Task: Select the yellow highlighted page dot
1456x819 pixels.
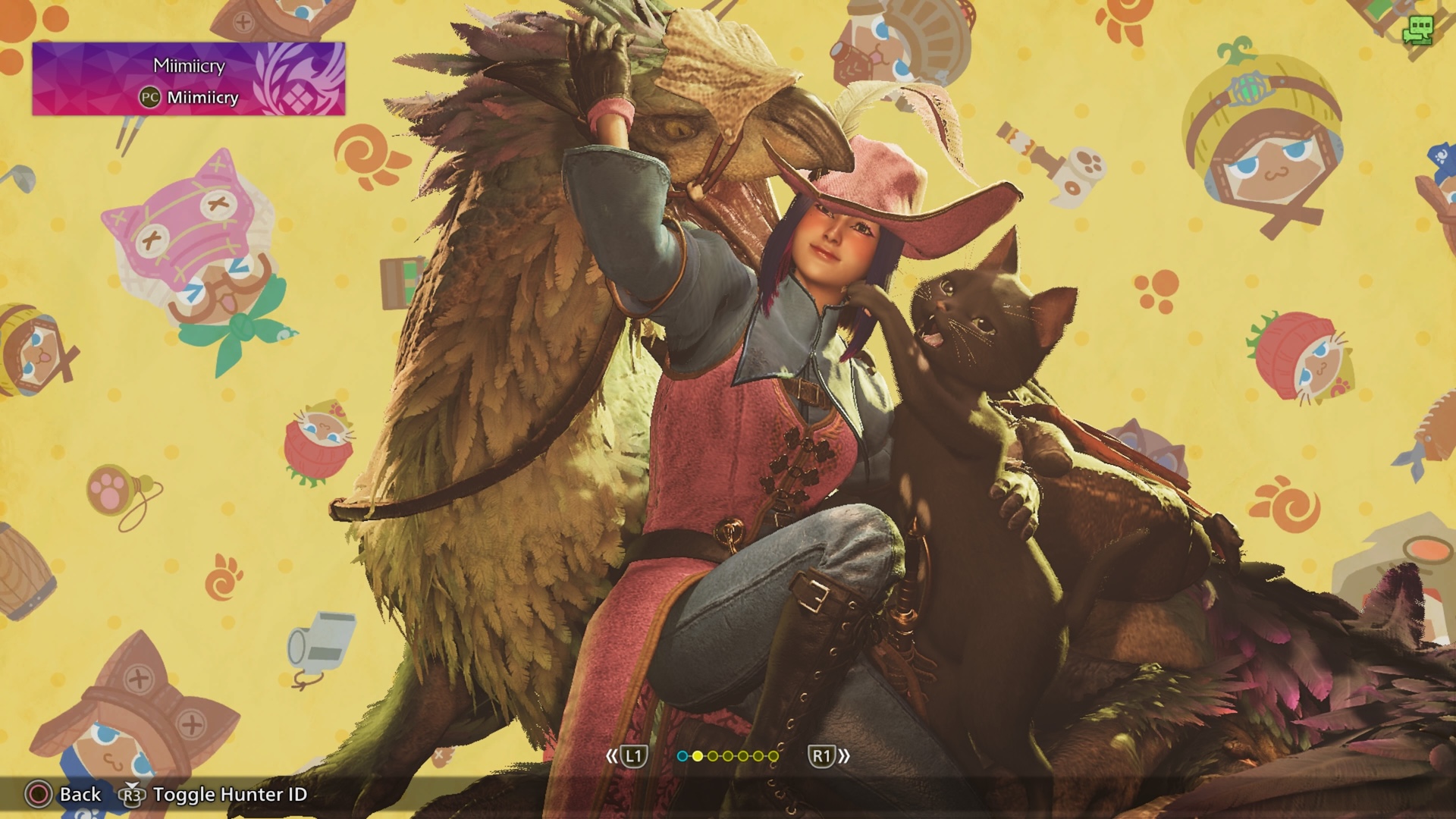Action: pos(697,756)
